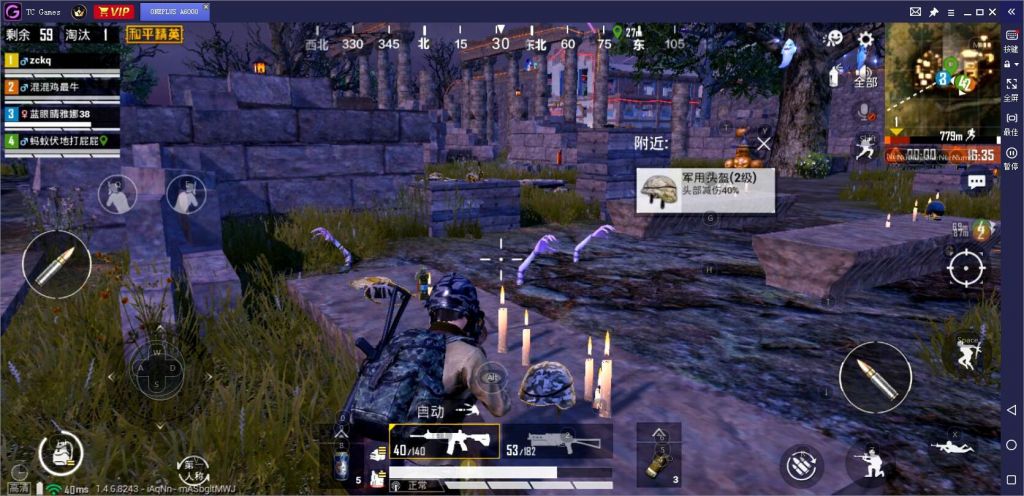Close the nearby items panel
Viewport: 1024px width, 496px height.
point(764,143)
